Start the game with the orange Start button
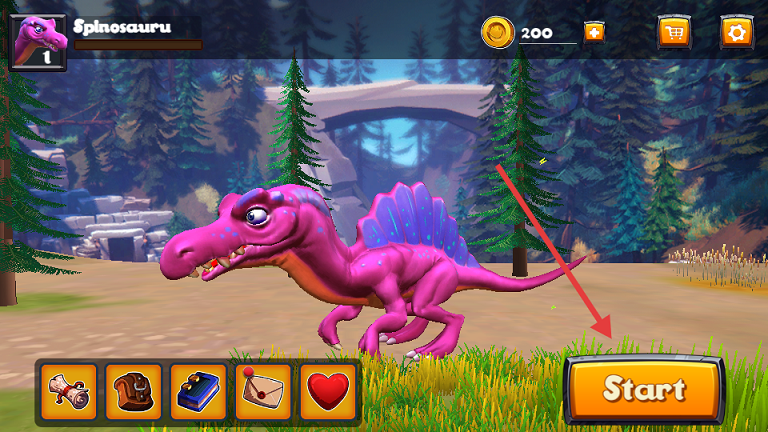This screenshot has width=768, height=432. 644,389
